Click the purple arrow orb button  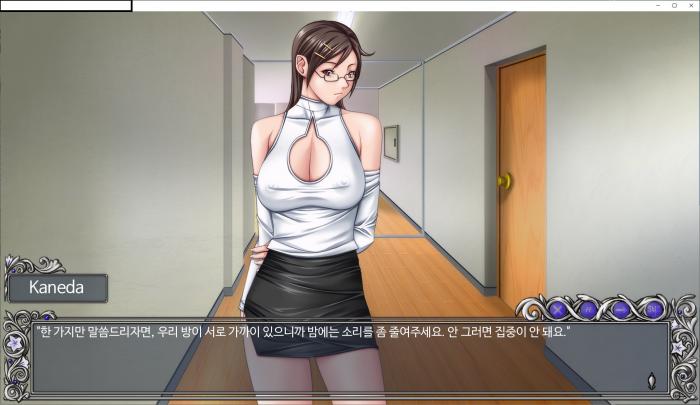pyautogui.click(x=619, y=310)
